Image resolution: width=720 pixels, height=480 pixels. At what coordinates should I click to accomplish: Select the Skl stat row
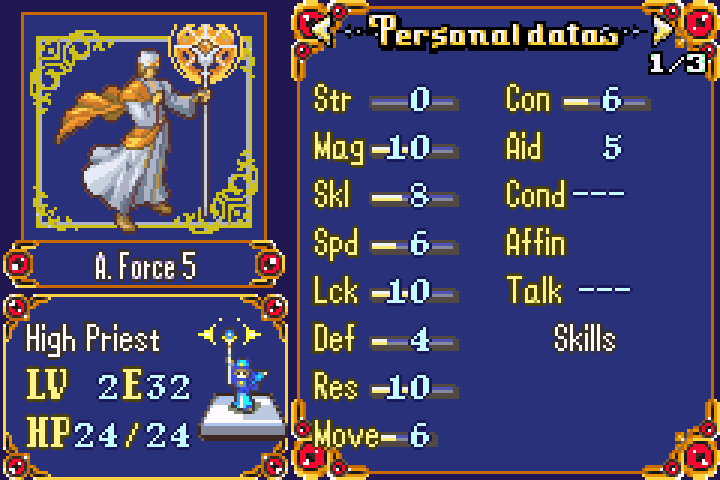point(385,196)
